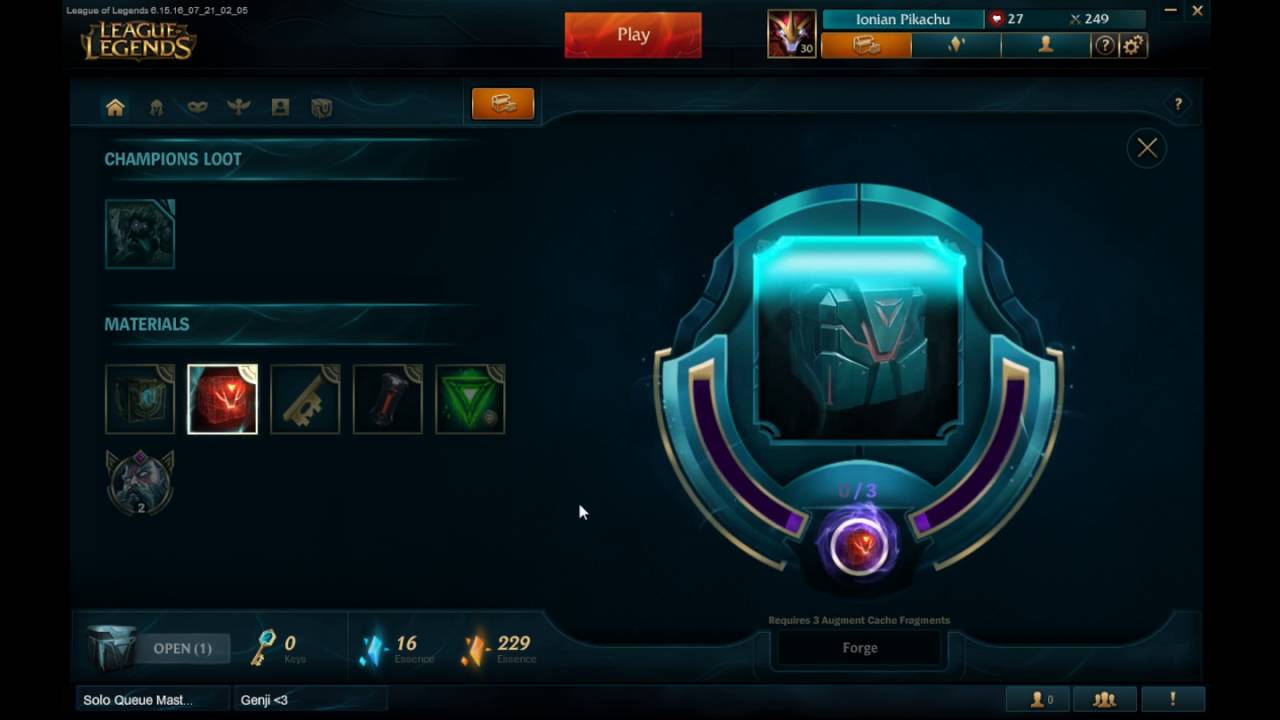
Task: Click the Play button
Action: coord(632,34)
